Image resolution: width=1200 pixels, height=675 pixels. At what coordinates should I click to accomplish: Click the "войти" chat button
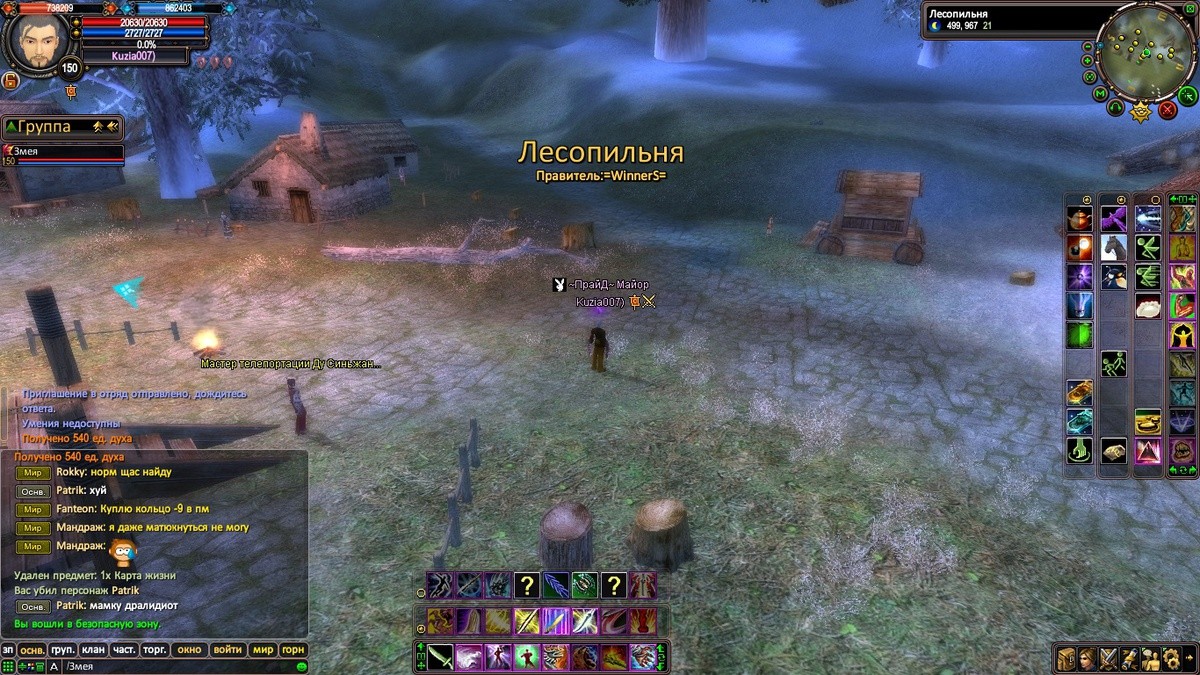228,650
